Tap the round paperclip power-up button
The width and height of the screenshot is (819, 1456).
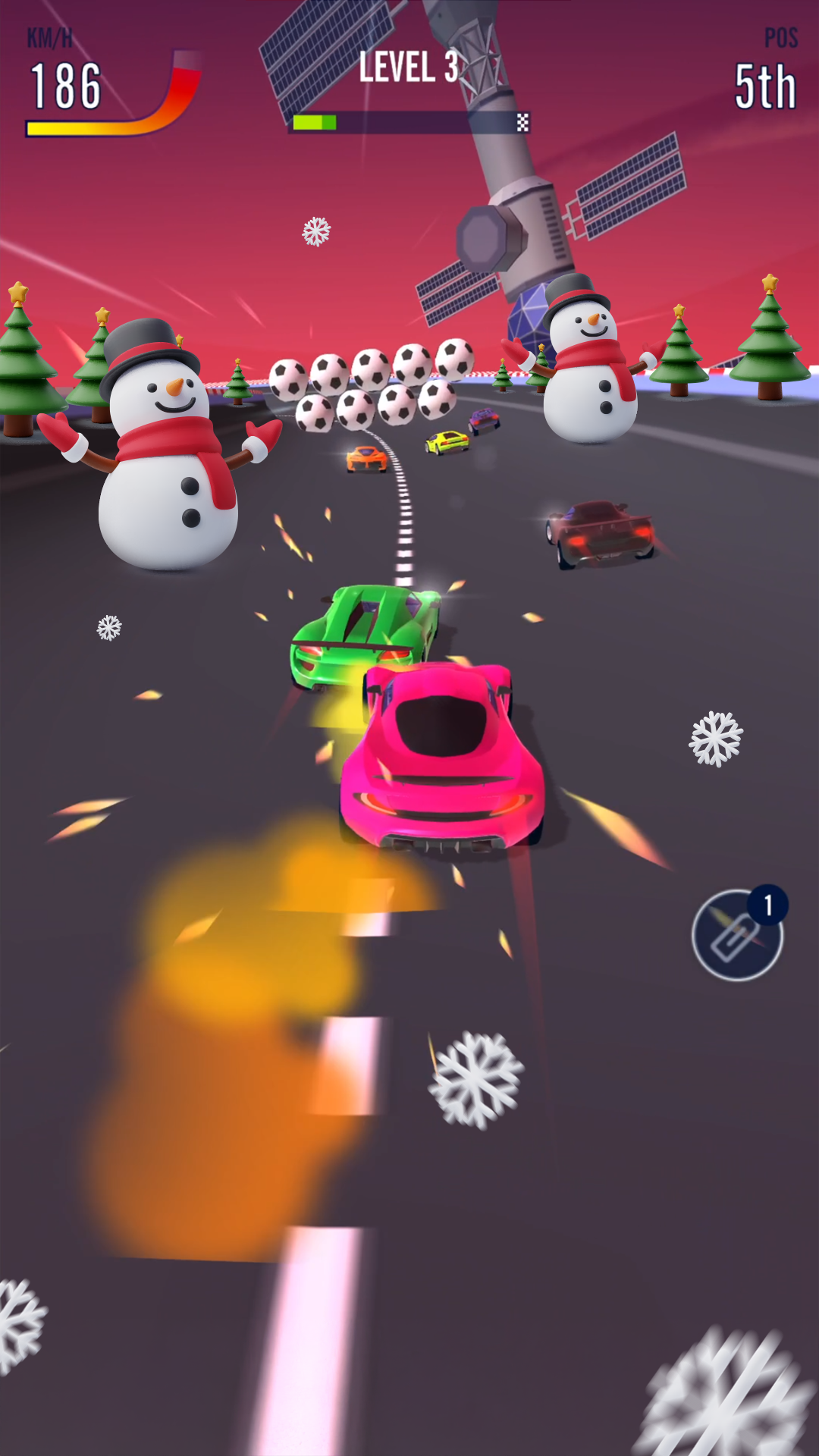(x=737, y=936)
